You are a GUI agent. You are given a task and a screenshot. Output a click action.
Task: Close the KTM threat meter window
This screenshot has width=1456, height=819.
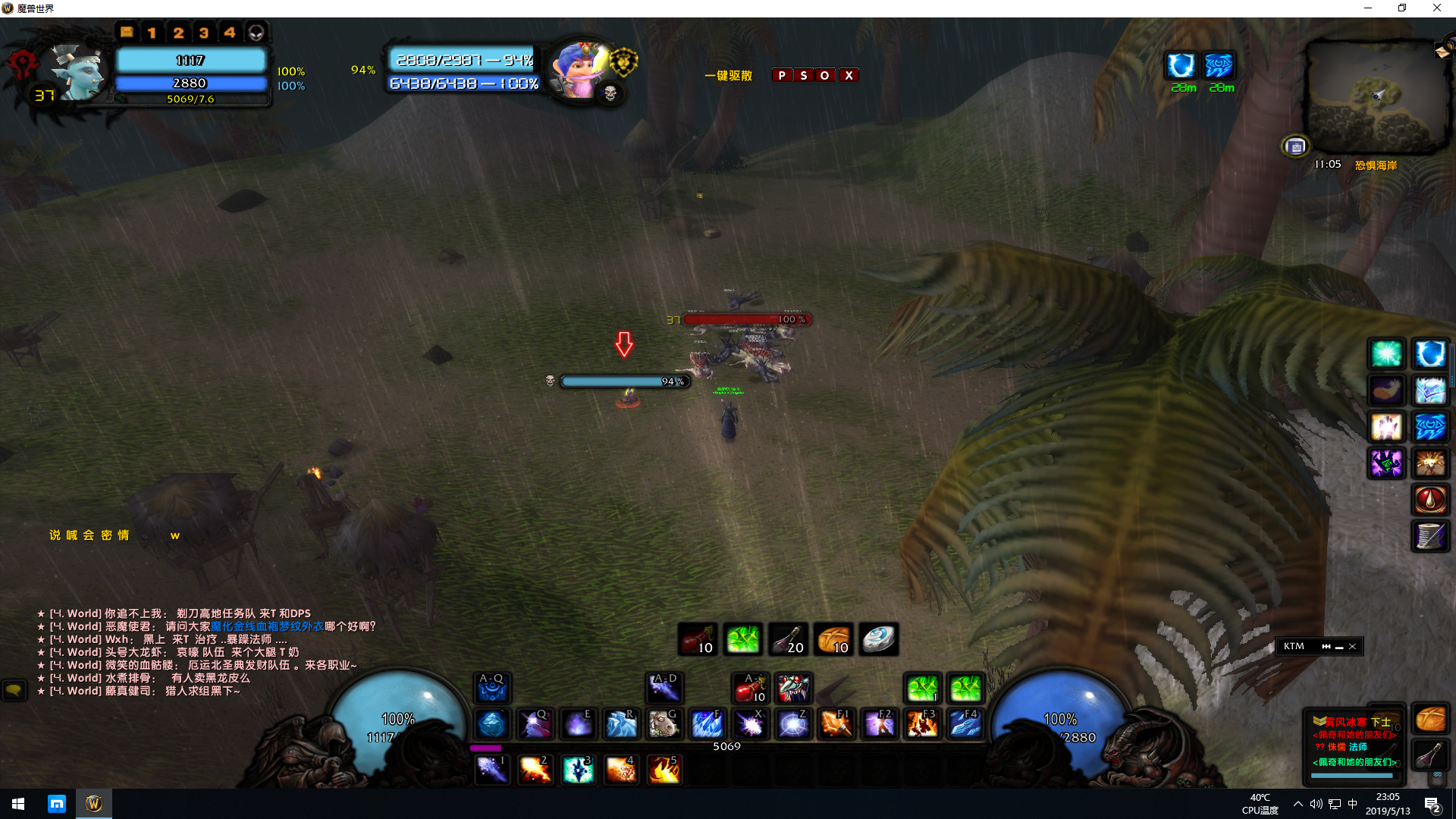pos(1352,646)
